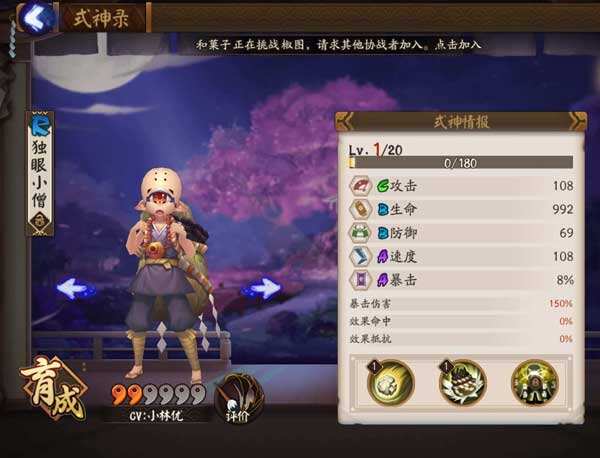Tap the 式神情报 panel header

(x=460, y=121)
